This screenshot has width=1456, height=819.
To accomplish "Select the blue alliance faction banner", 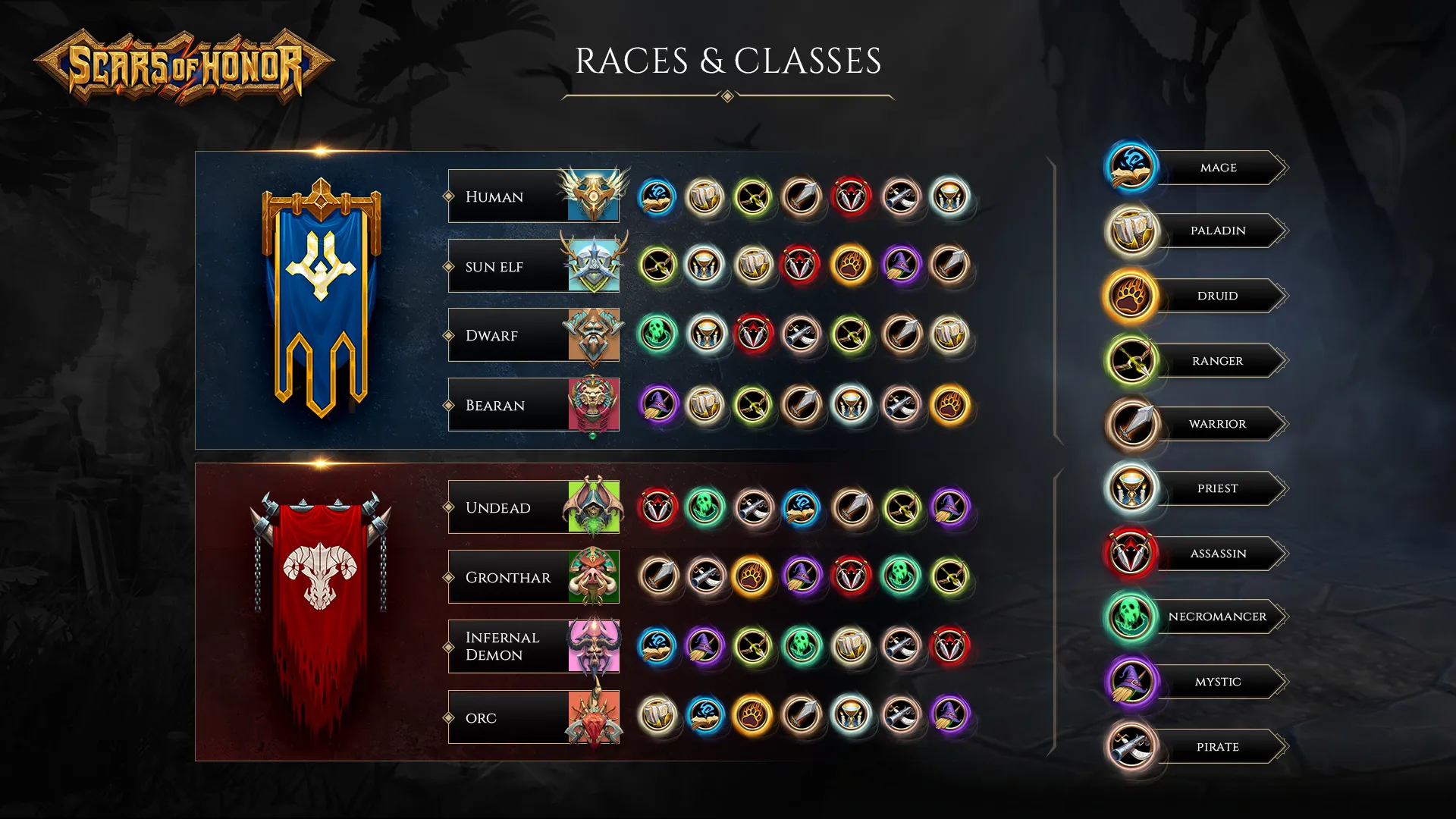I will pyautogui.click(x=321, y=296).
